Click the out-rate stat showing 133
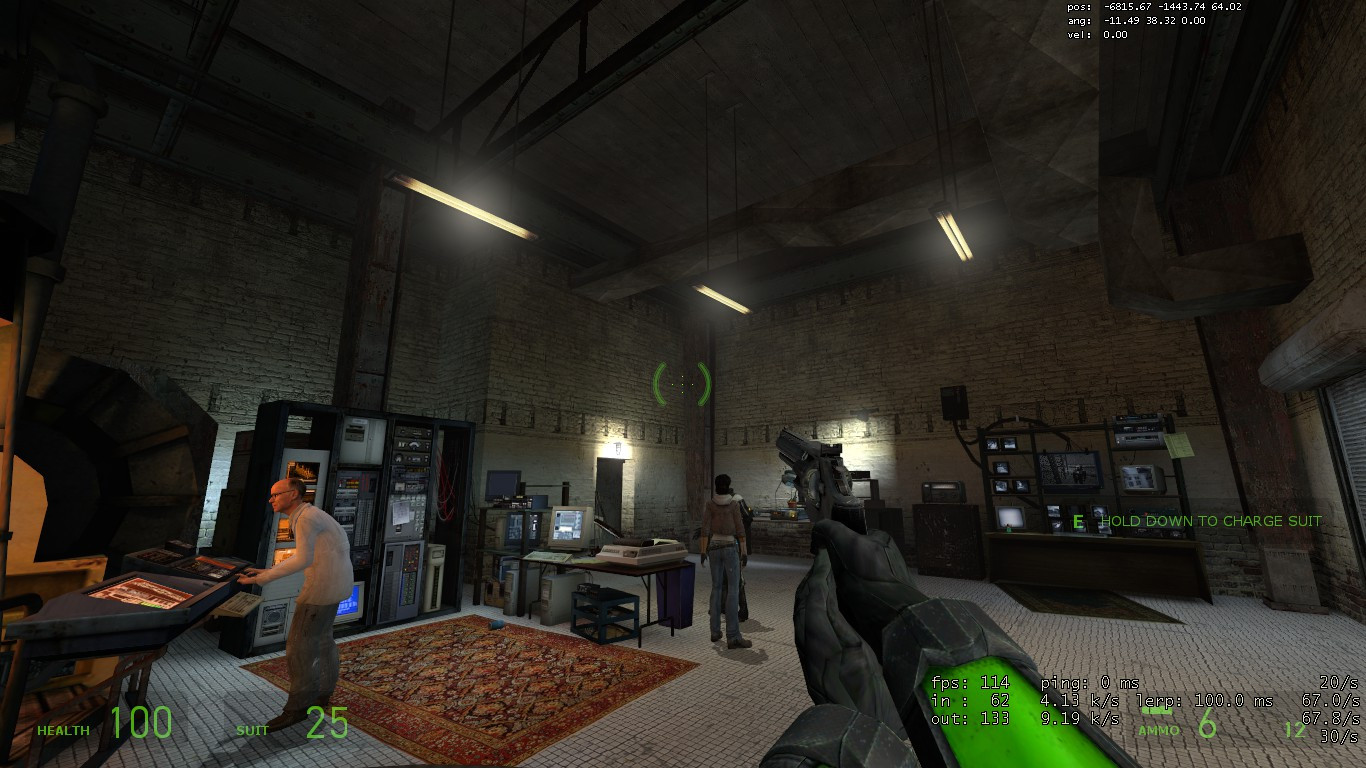The width and height of the screenshot is (1366, 768). tap(975, 716)
